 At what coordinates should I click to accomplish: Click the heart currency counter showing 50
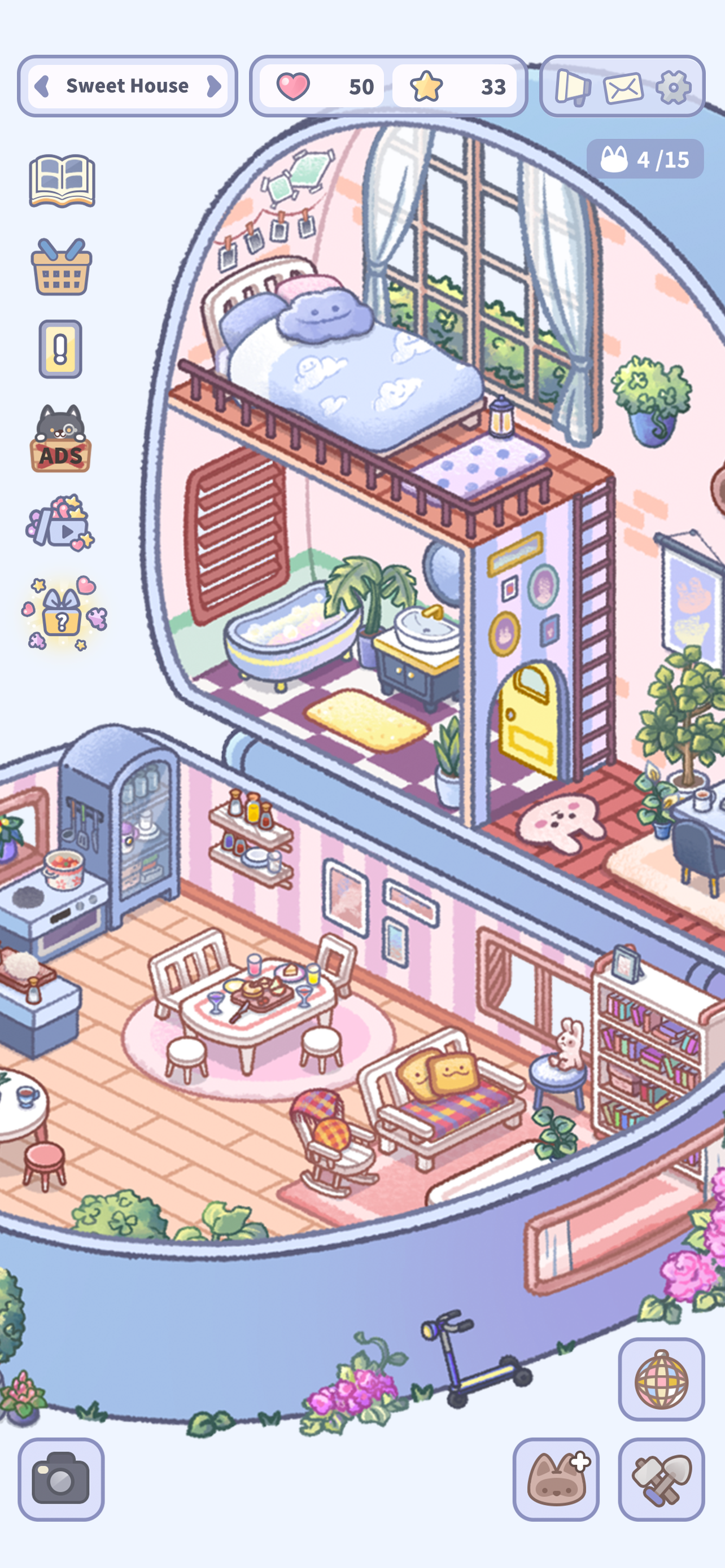tap(325, 86)
